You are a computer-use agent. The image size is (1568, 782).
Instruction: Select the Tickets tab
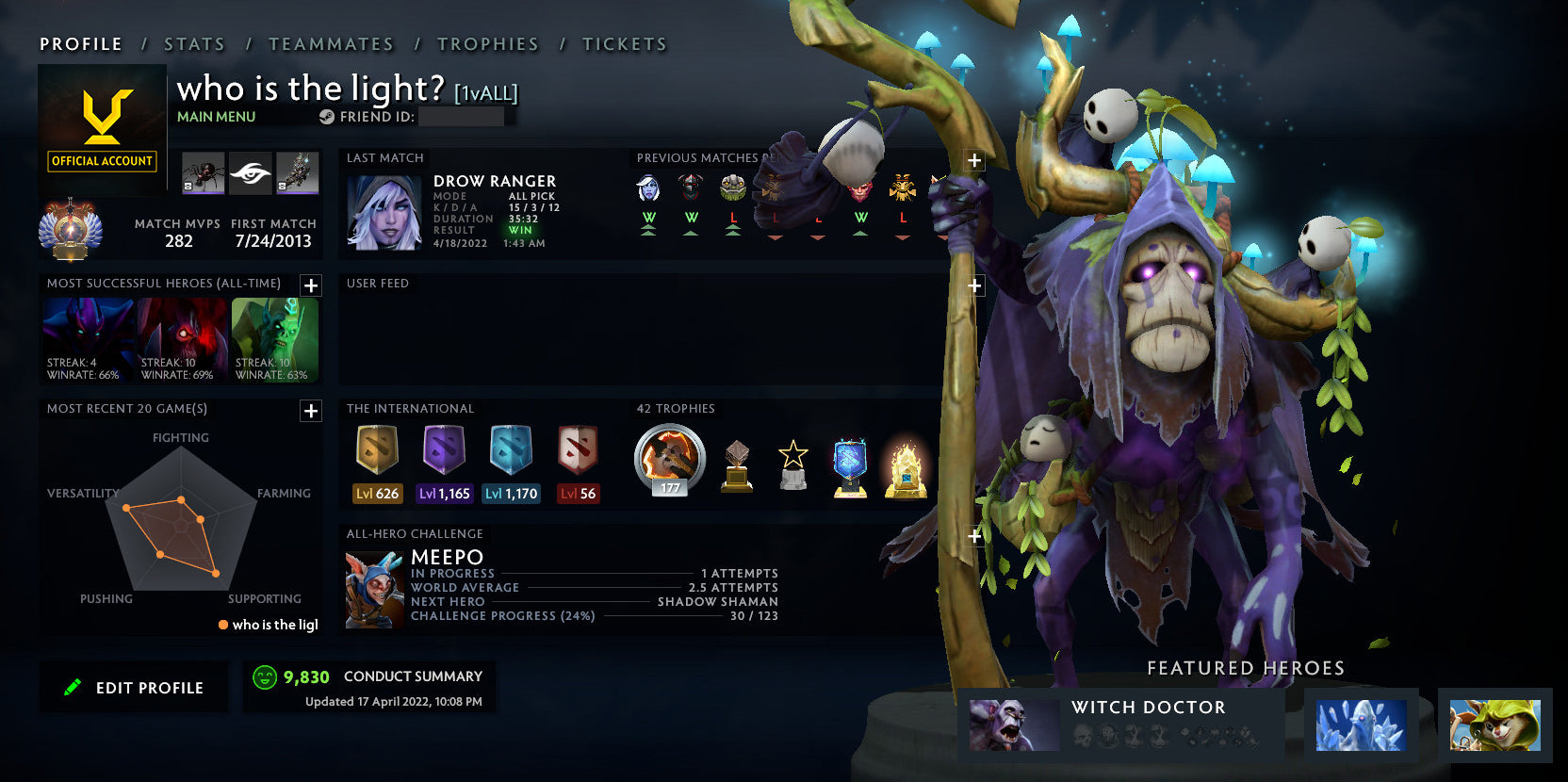pyautogui.click(x=624, y=44)
